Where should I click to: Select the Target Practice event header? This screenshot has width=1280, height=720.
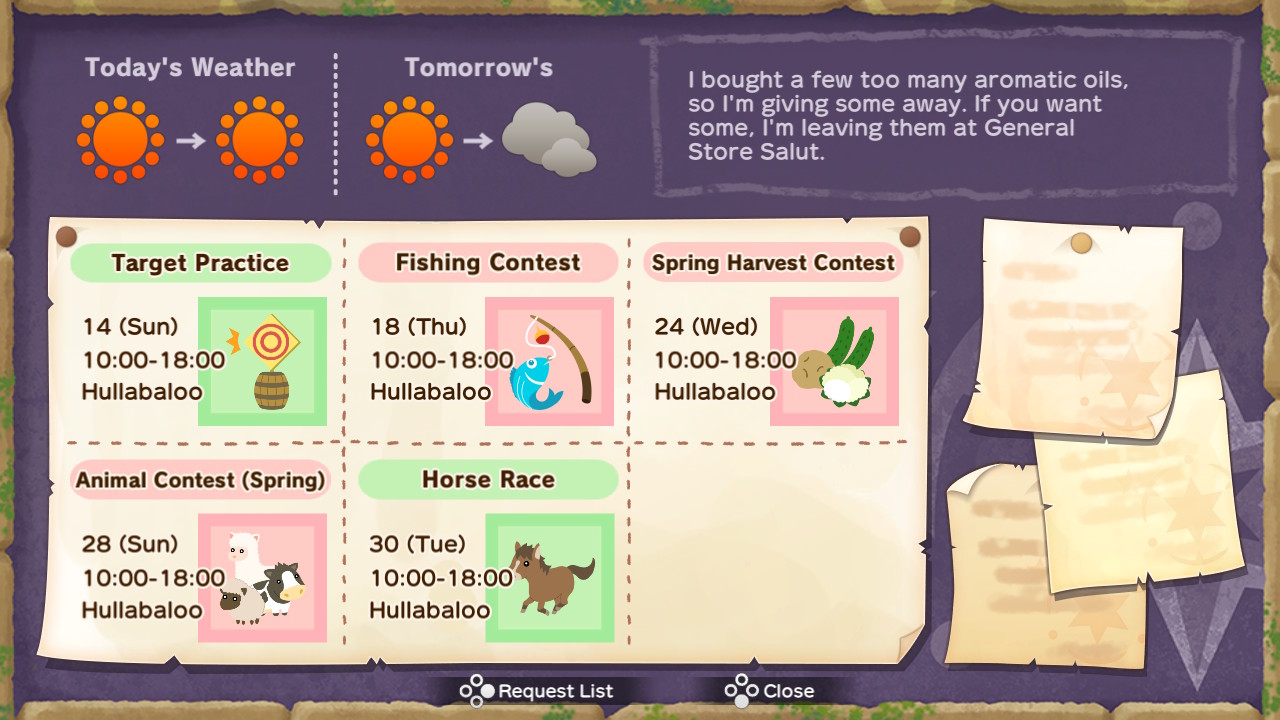coord(199,262)
